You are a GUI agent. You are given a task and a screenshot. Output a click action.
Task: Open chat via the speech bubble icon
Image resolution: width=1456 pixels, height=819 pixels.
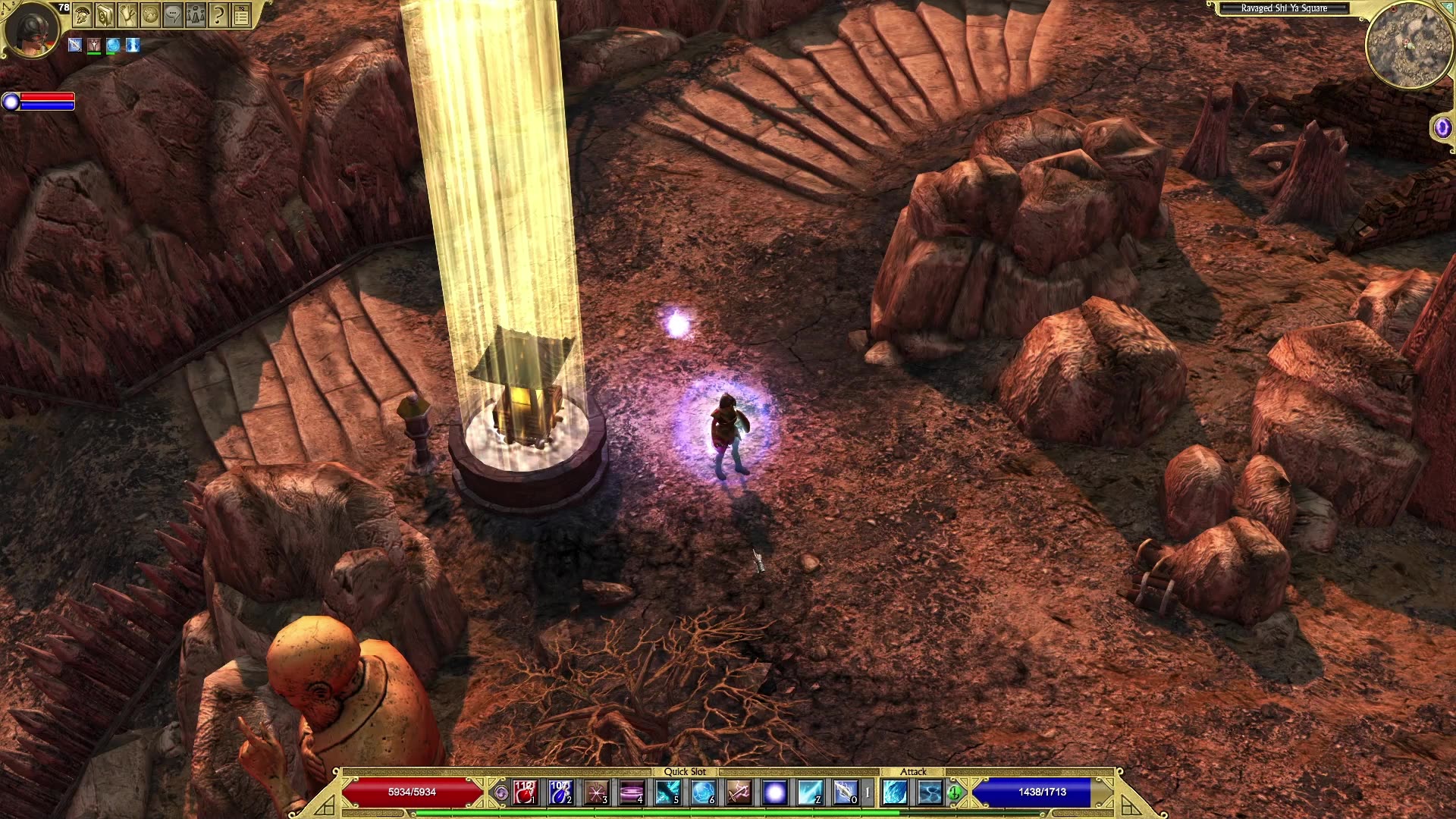[x=172, y=14]
